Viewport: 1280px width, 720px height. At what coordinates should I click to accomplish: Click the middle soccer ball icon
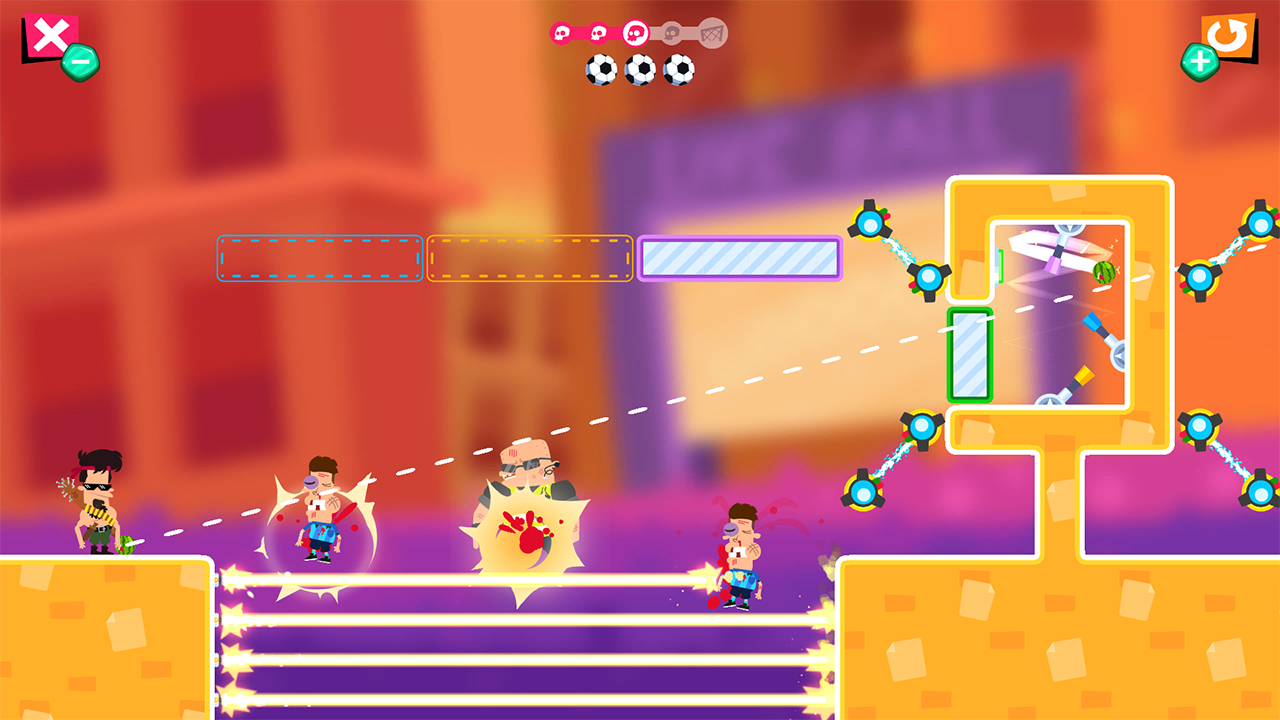[640, 69]
